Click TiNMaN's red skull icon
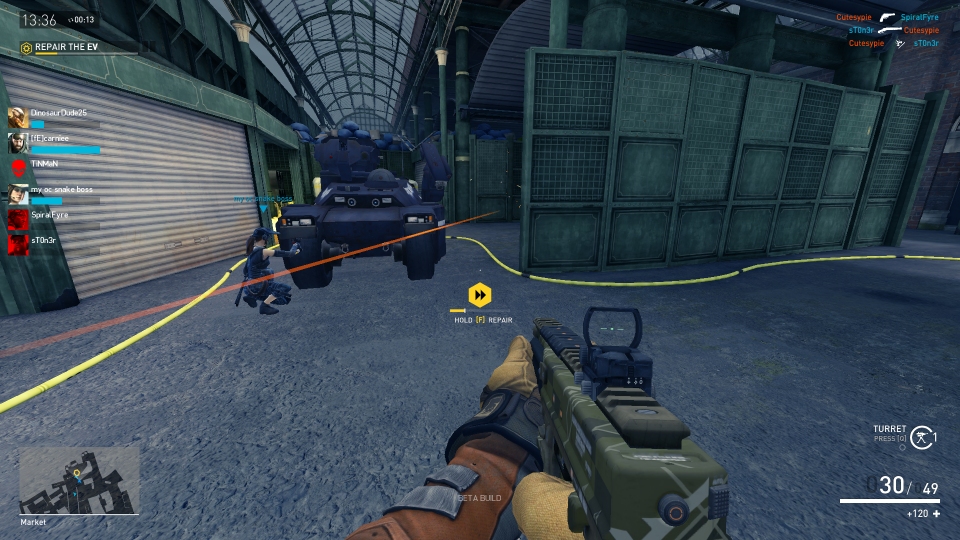 pos(17,167)
